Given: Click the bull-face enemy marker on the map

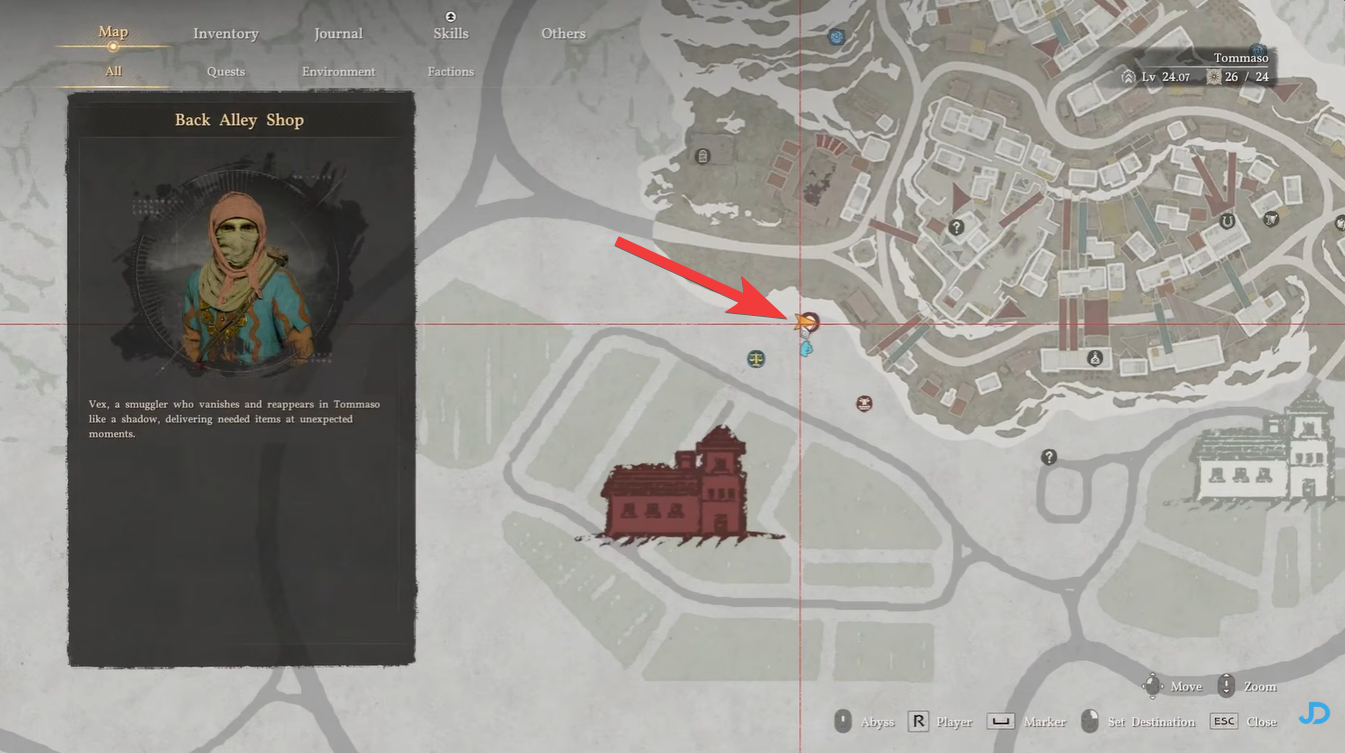Looking at the screenshot, I should 864,402.
